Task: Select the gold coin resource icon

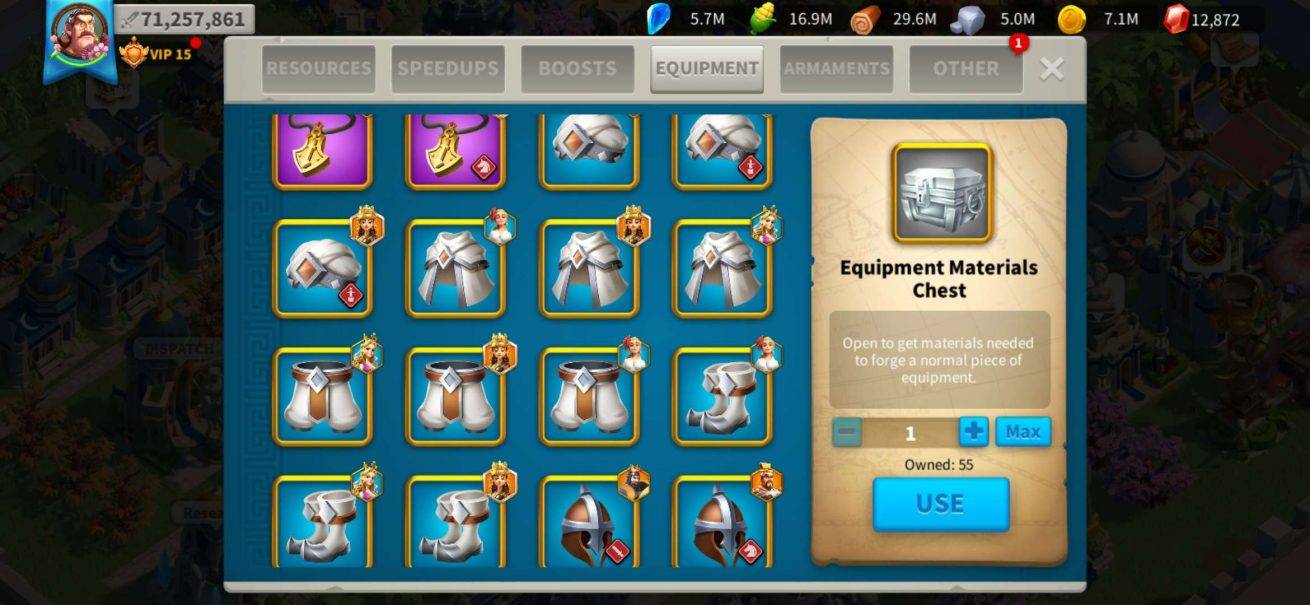Action: pyautogui.click(x=1072, y=19)
